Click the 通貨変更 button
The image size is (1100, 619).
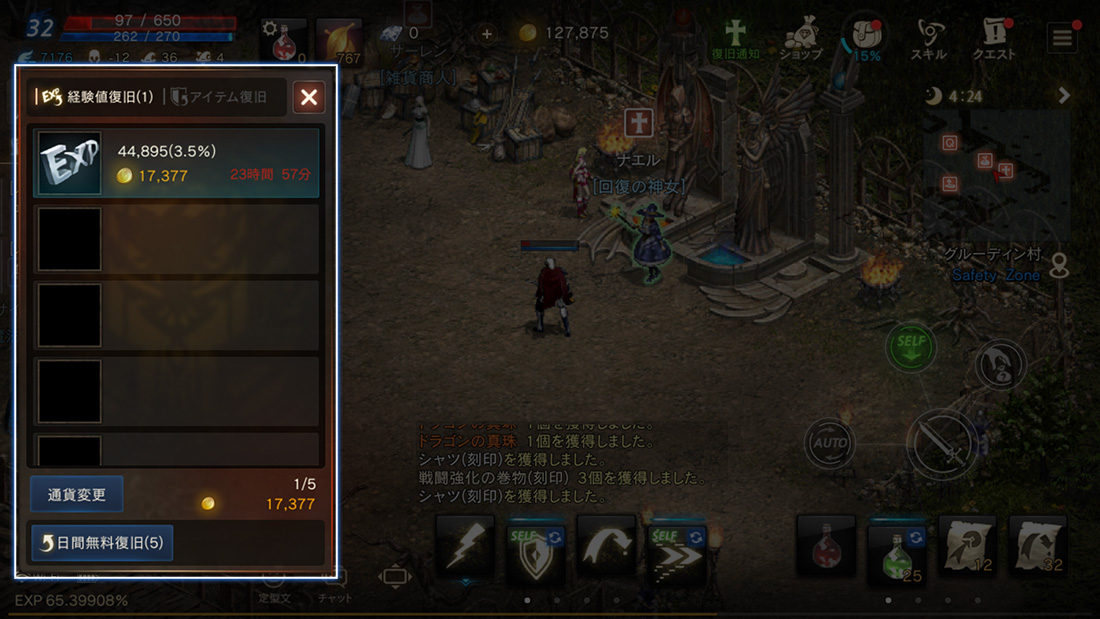(77, 494)
